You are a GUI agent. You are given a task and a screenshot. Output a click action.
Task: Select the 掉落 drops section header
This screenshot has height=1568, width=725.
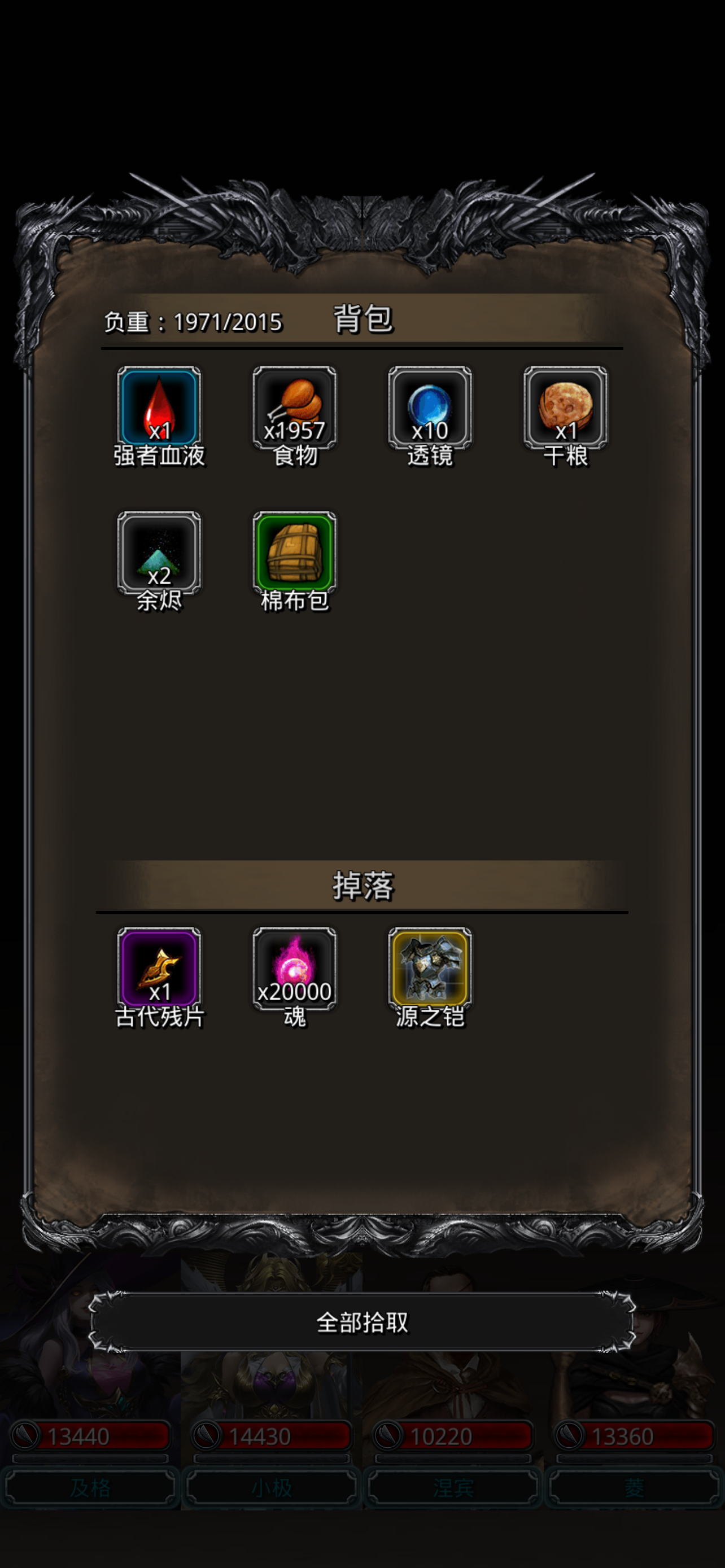(x=362, y=887)
